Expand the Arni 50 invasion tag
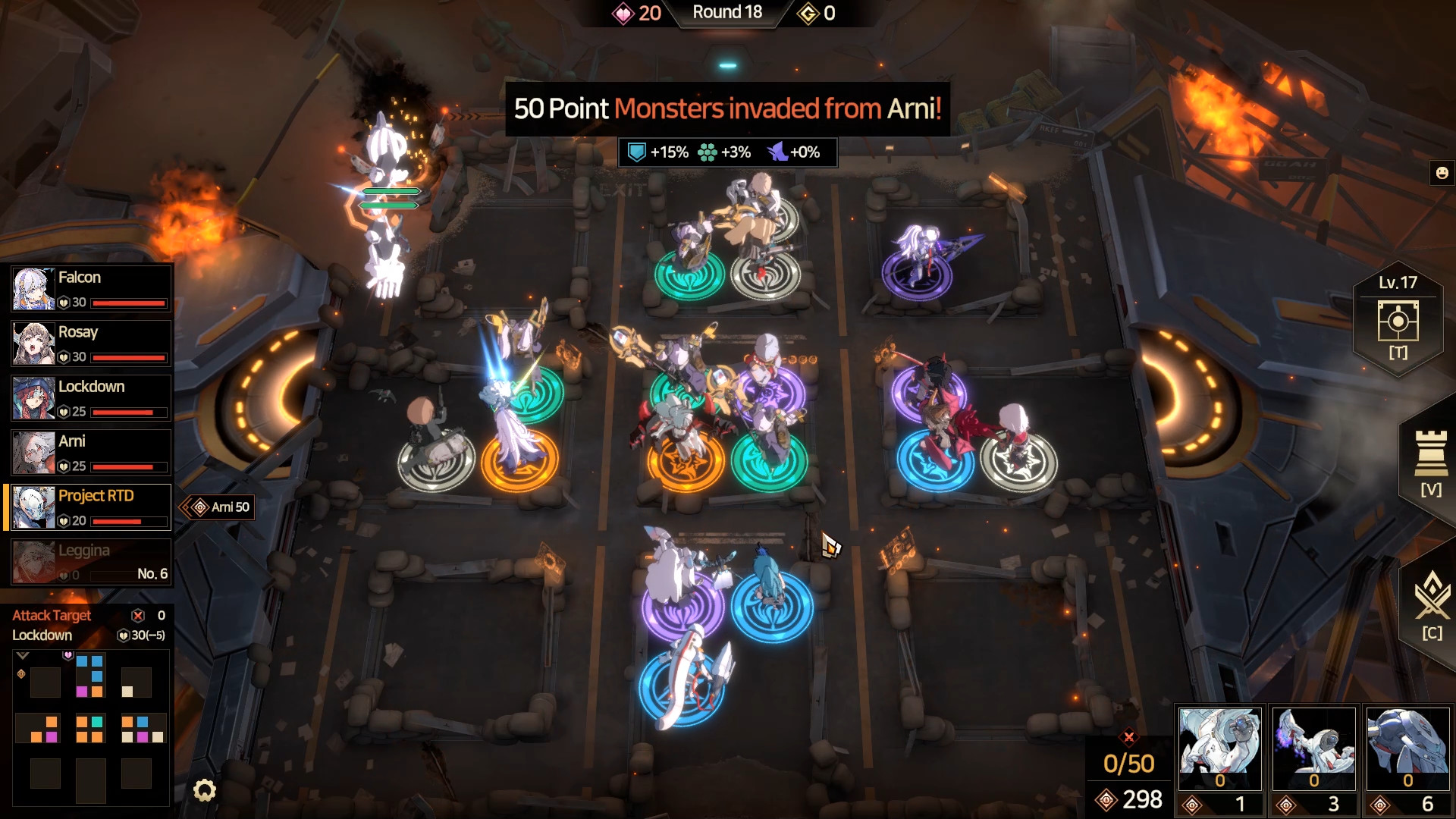This screenshot has width=1456, height=819. click(217, 507)
